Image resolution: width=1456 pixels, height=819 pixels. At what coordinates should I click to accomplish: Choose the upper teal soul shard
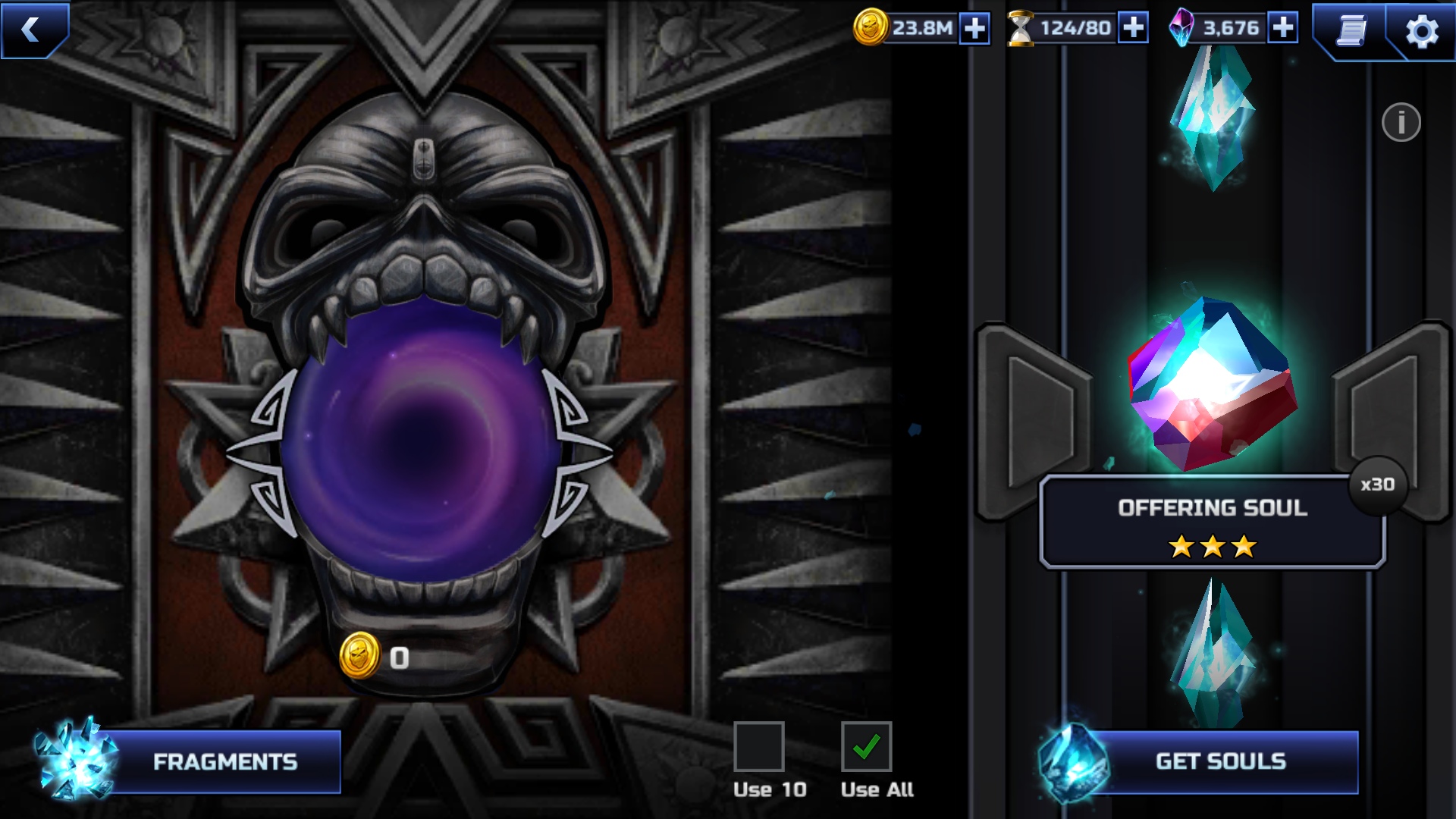tap(1212, 118)
